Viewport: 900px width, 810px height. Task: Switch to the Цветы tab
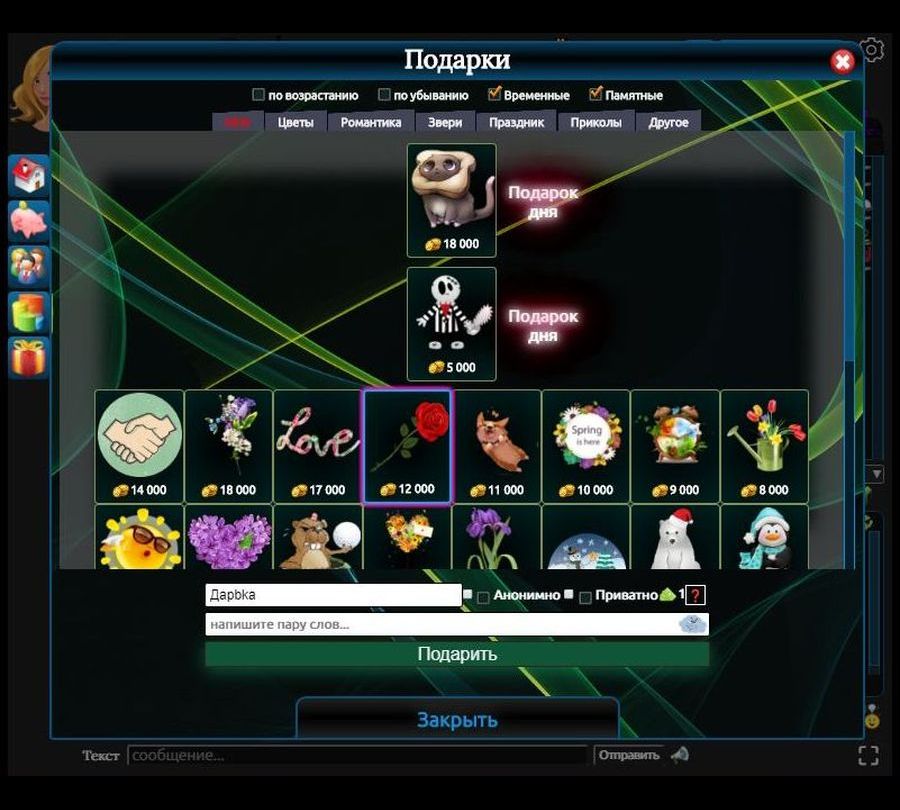tap(295, 122)
